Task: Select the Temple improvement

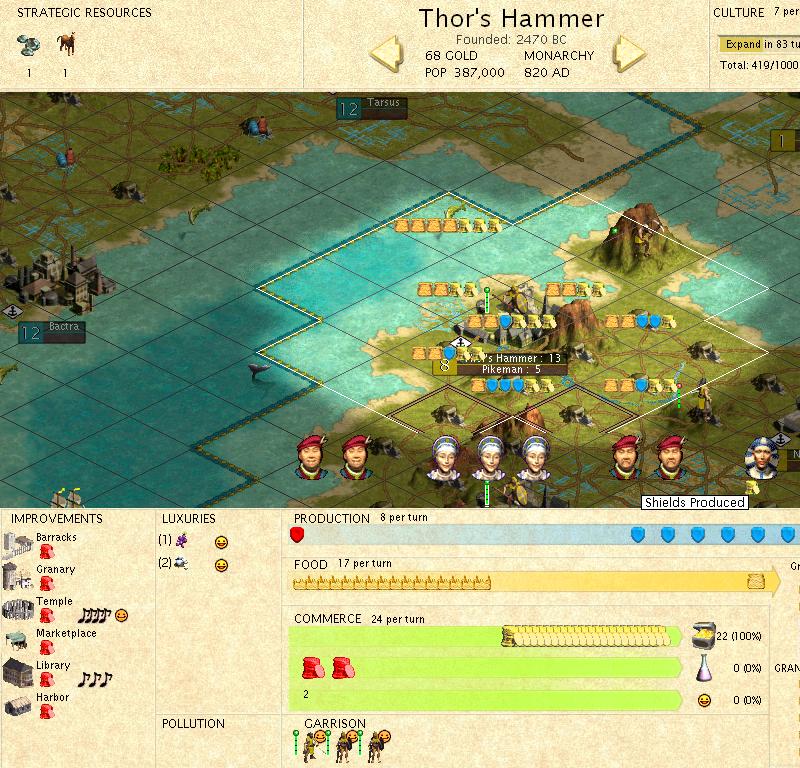Action: [54, 602]
